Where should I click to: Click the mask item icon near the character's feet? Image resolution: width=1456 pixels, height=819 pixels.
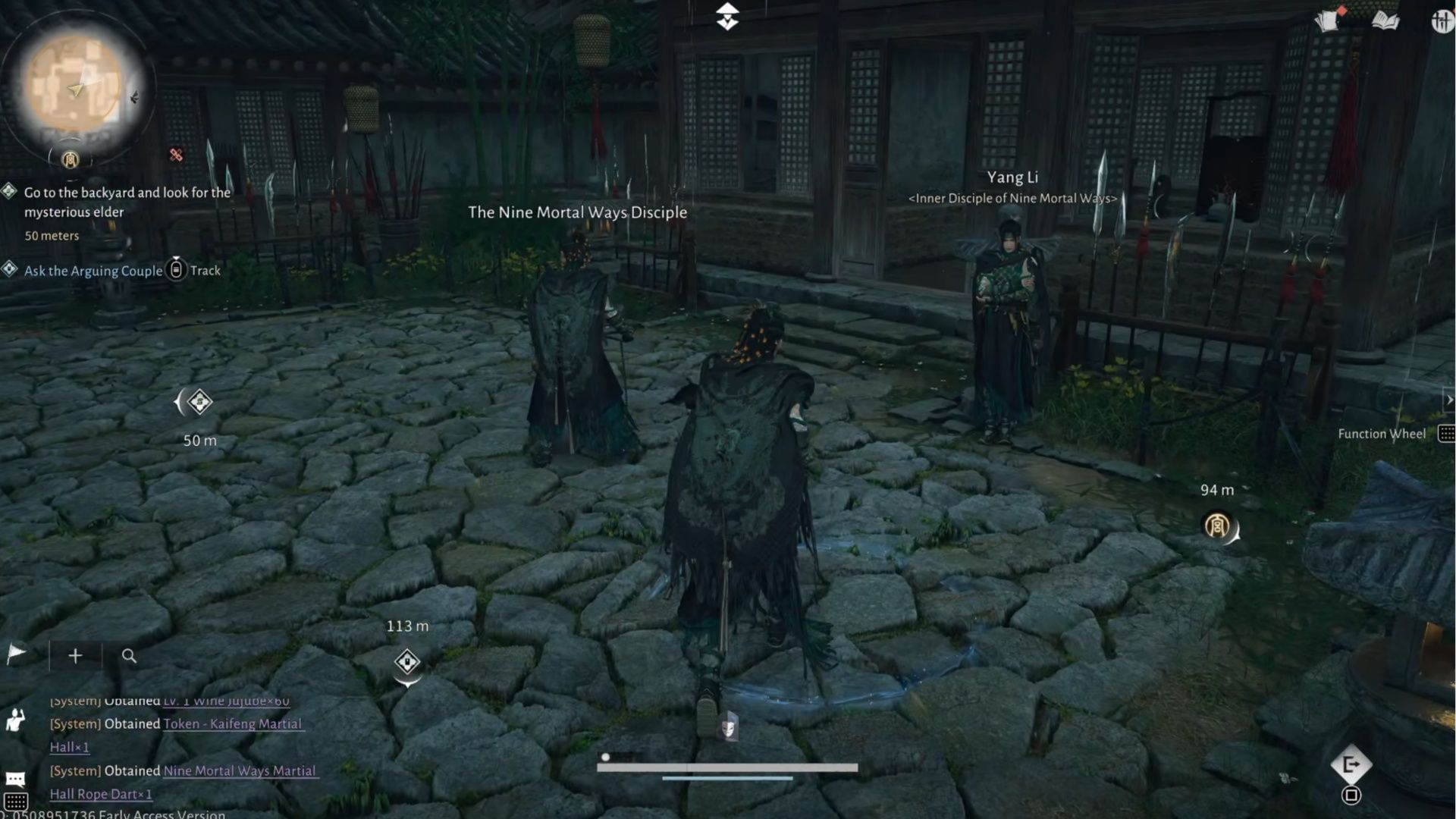[729, 726]
